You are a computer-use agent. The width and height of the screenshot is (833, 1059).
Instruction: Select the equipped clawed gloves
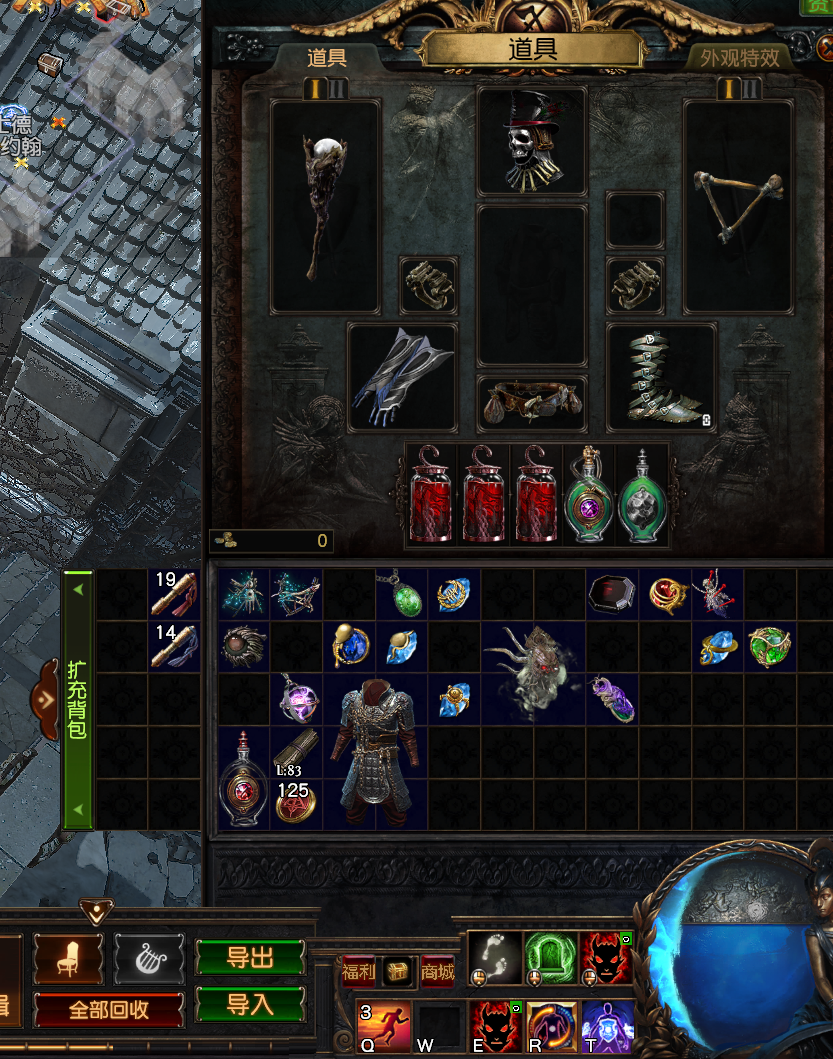(402, 377)
